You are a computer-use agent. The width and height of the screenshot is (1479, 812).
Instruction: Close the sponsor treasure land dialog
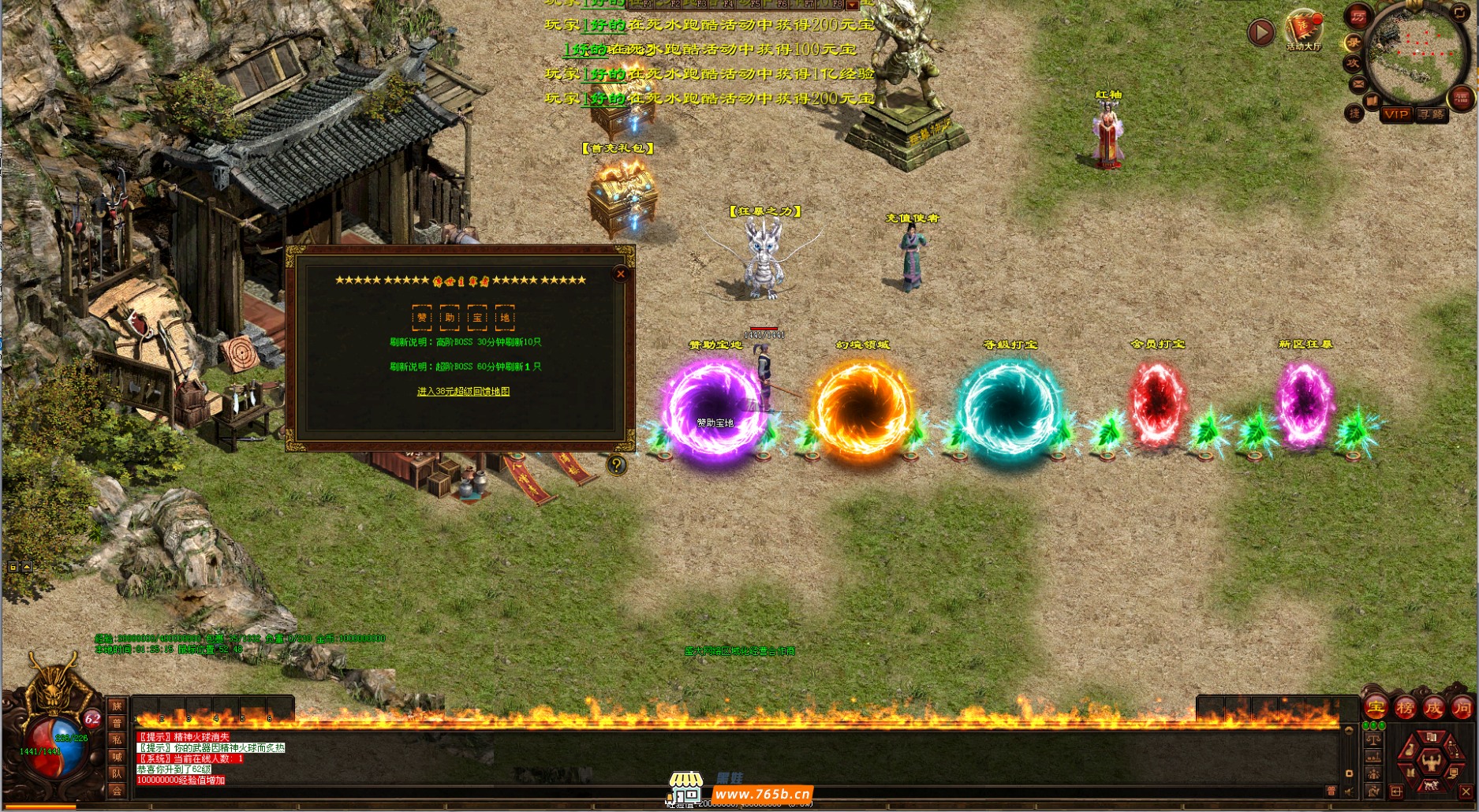tap(621, 274)
